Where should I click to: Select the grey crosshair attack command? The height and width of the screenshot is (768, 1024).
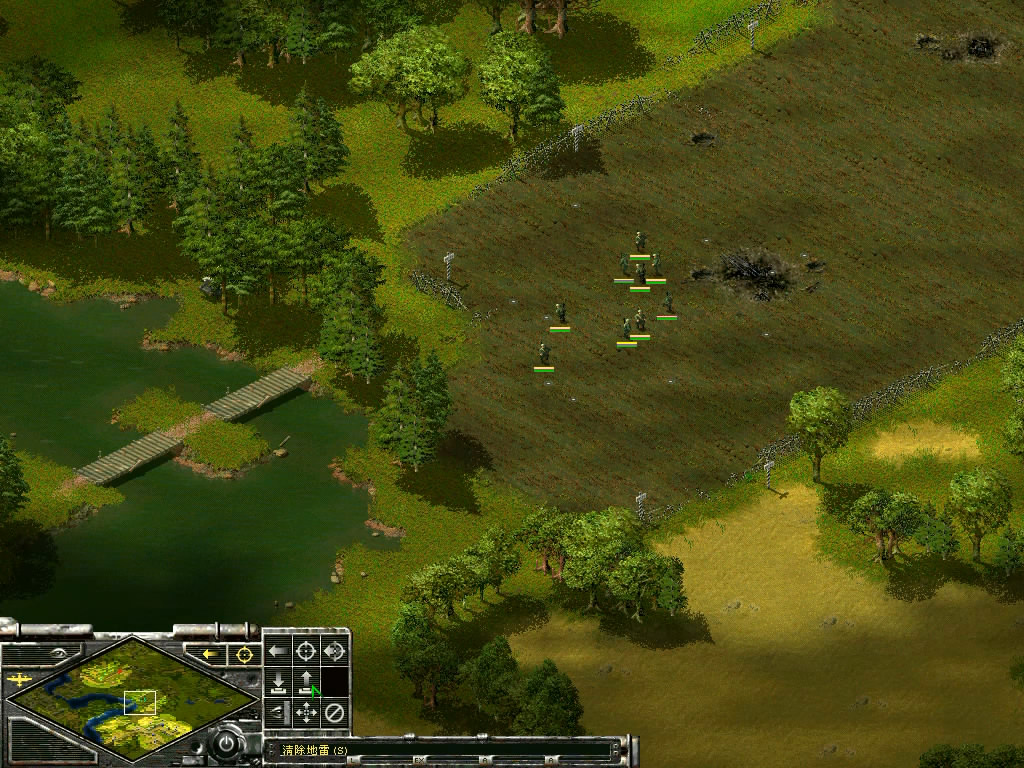[306, 652]
